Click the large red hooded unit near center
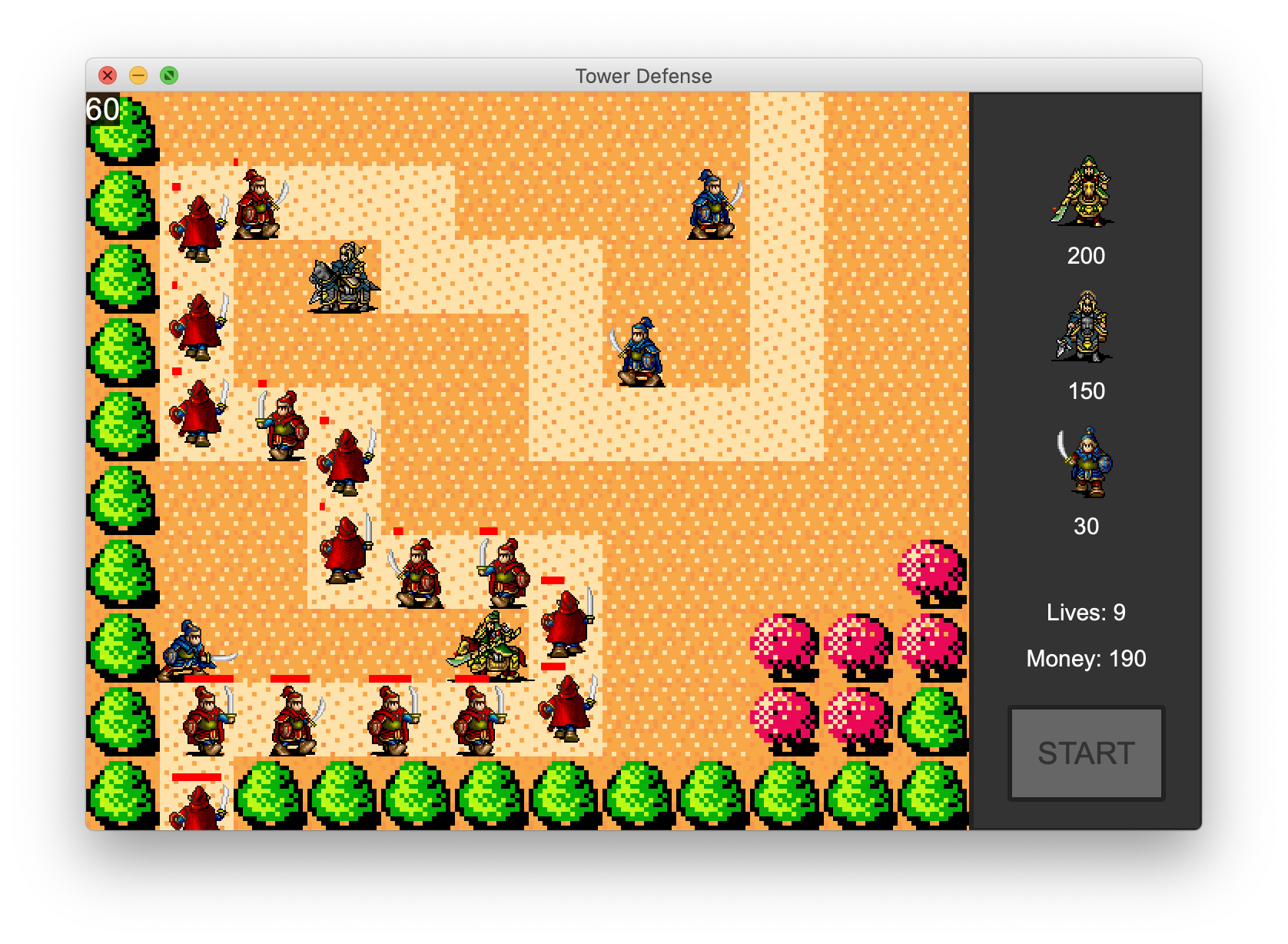The image size is (1288, 944). click(567, 623)
